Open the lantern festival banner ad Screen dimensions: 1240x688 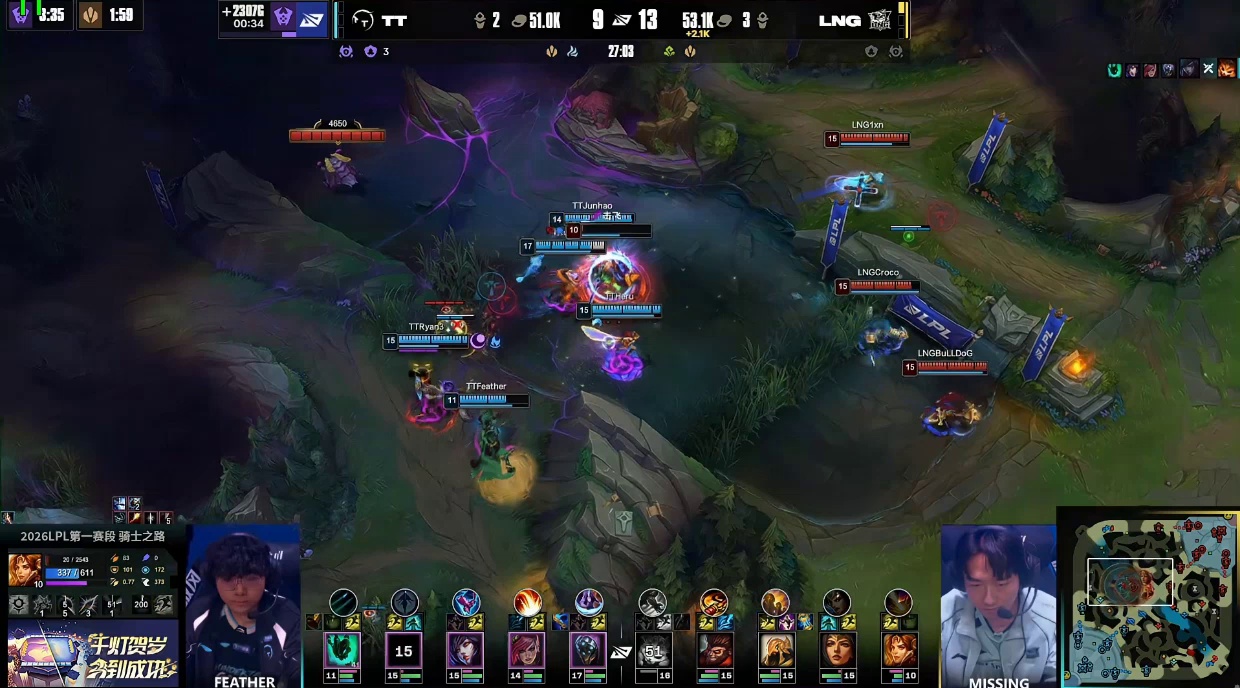(x=92, y=653)
